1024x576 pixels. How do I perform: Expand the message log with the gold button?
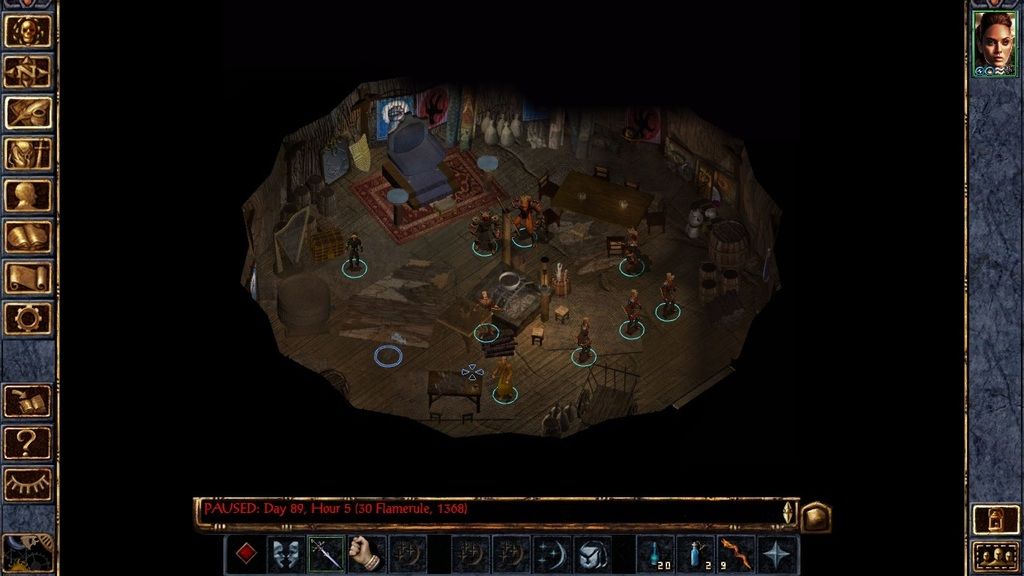[x=815, y=517]
